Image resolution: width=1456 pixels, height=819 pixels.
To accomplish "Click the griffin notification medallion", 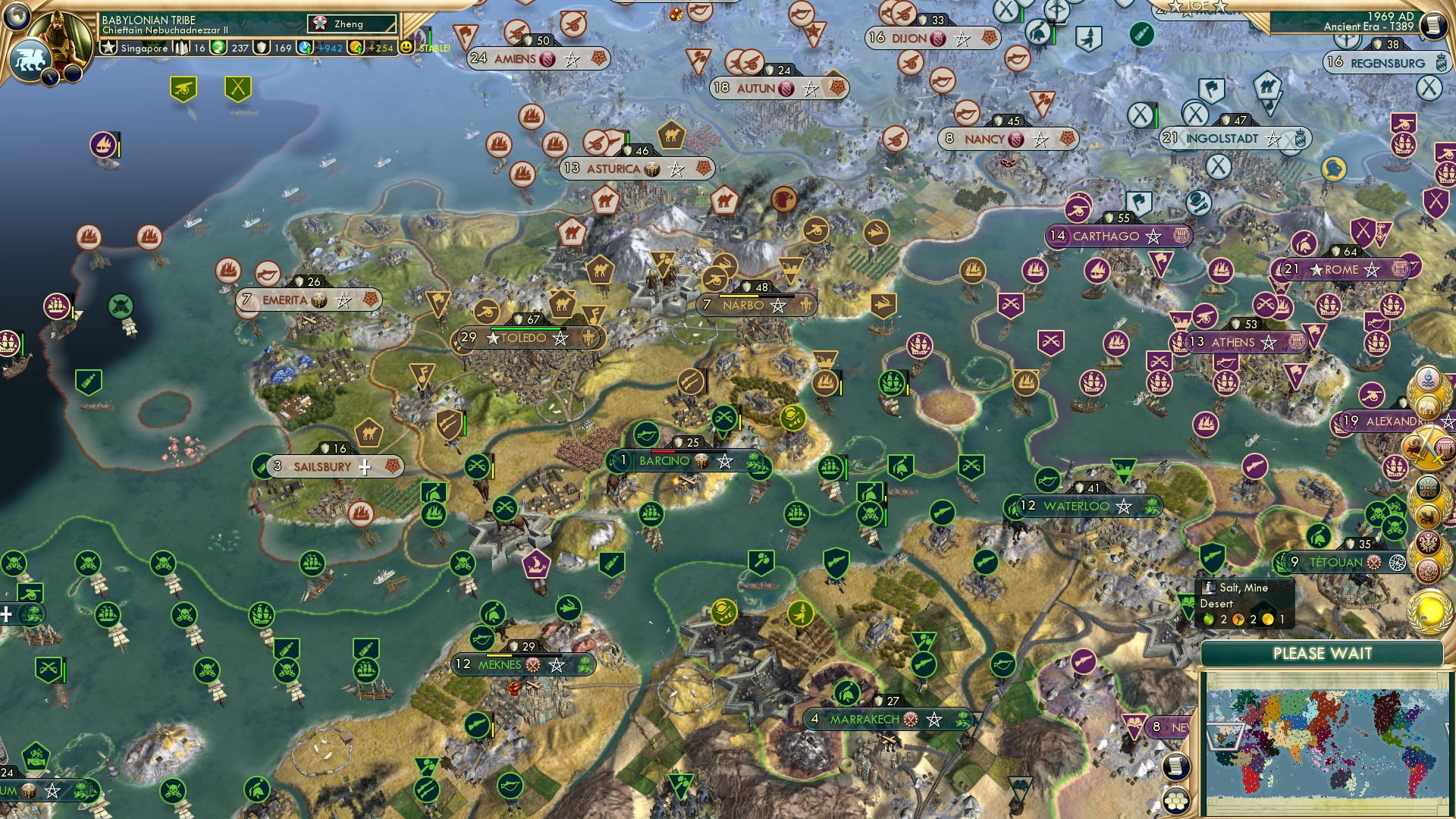I will point(1428,516).
